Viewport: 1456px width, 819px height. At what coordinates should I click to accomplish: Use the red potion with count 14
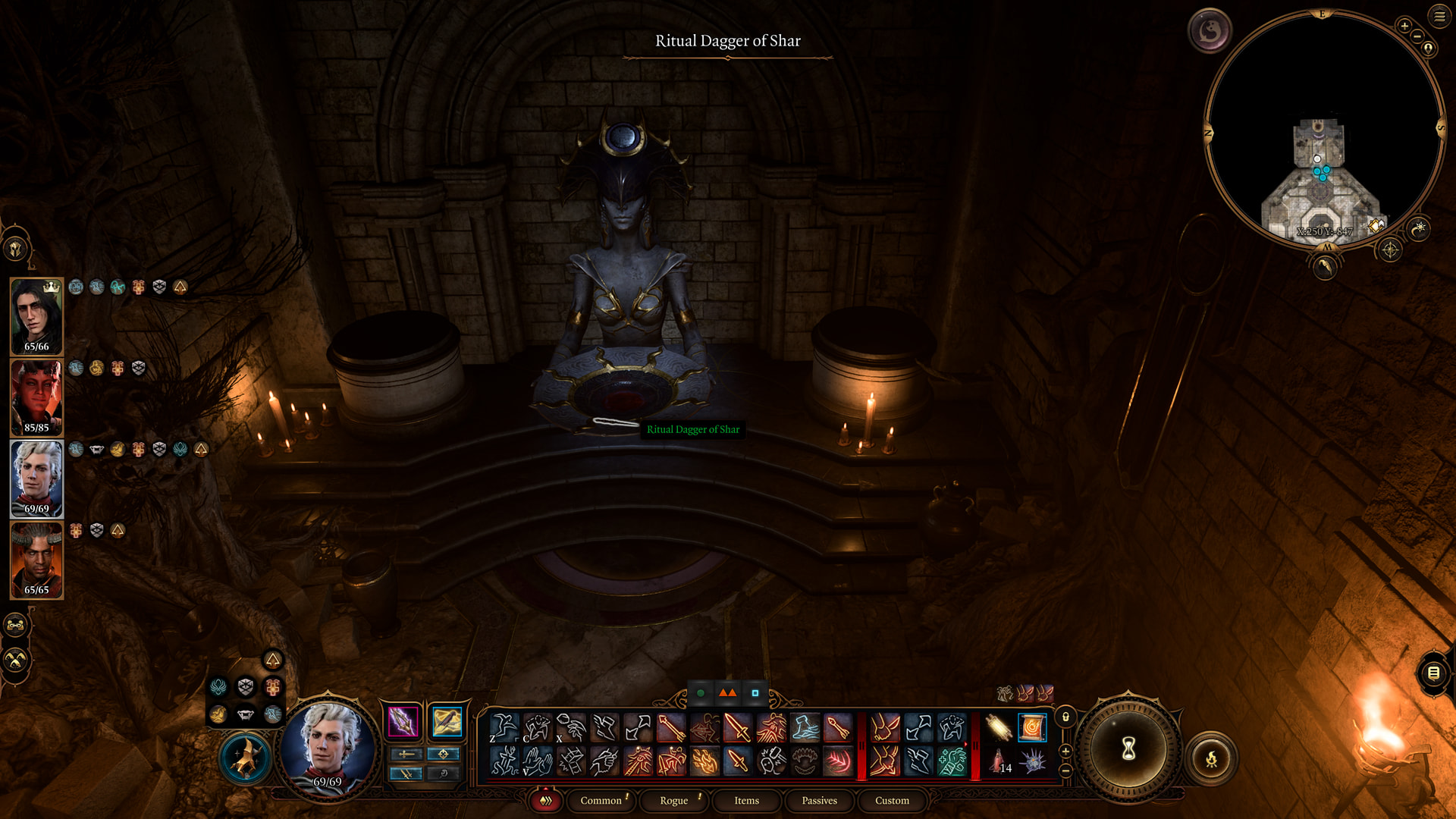click(999, 761)
